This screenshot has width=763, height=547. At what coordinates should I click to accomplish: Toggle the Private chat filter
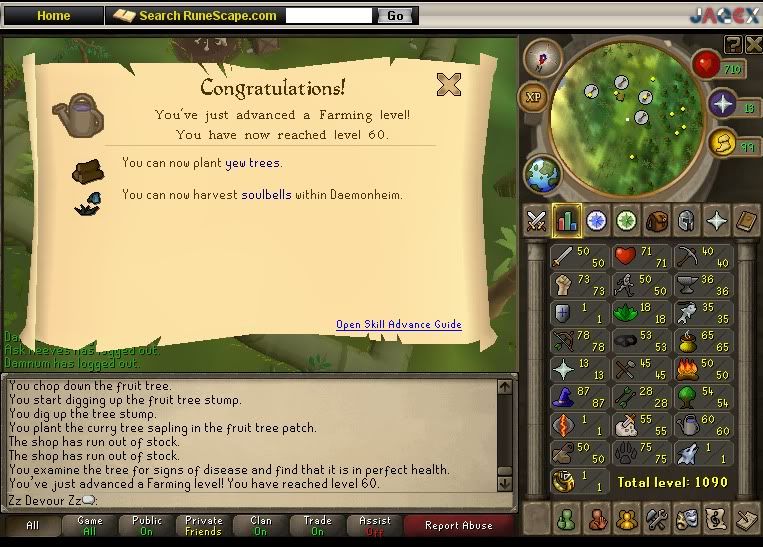(x=203, y=525)
